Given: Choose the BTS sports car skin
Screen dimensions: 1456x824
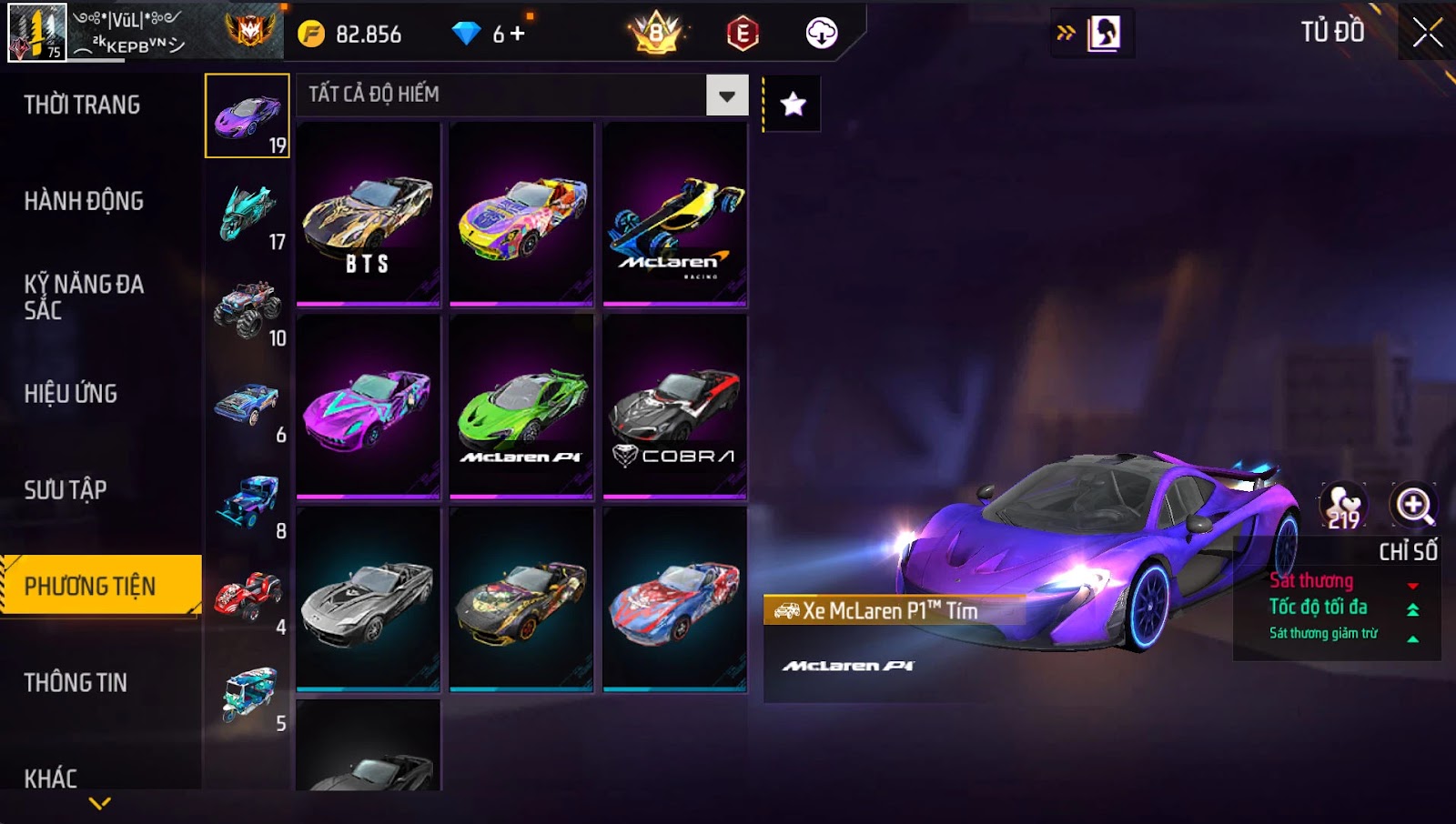Looking at the screenshot, I should click(x=368, y=215).
